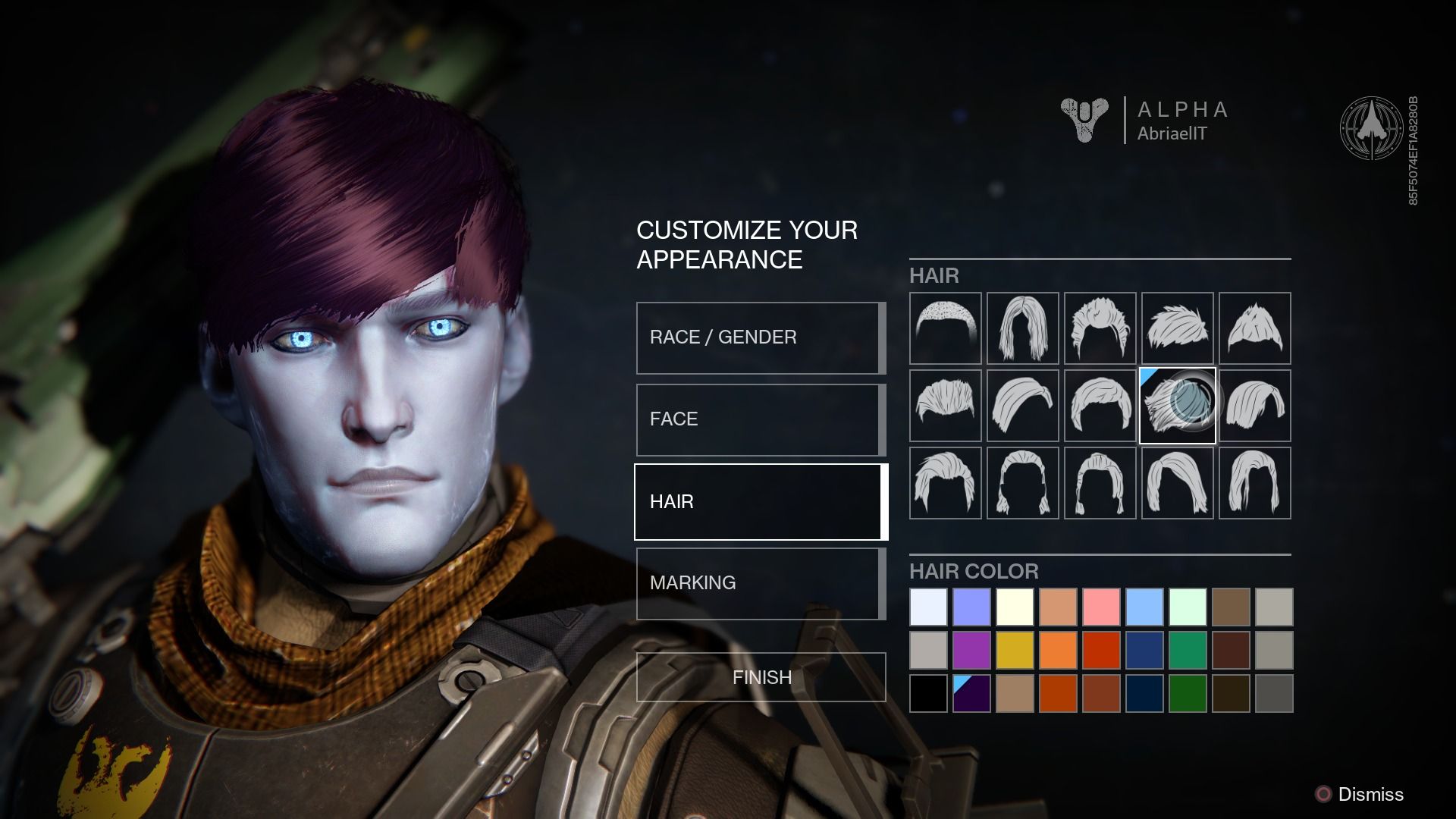Pick the currently highlighted side-swept hairstyle

1177,406
